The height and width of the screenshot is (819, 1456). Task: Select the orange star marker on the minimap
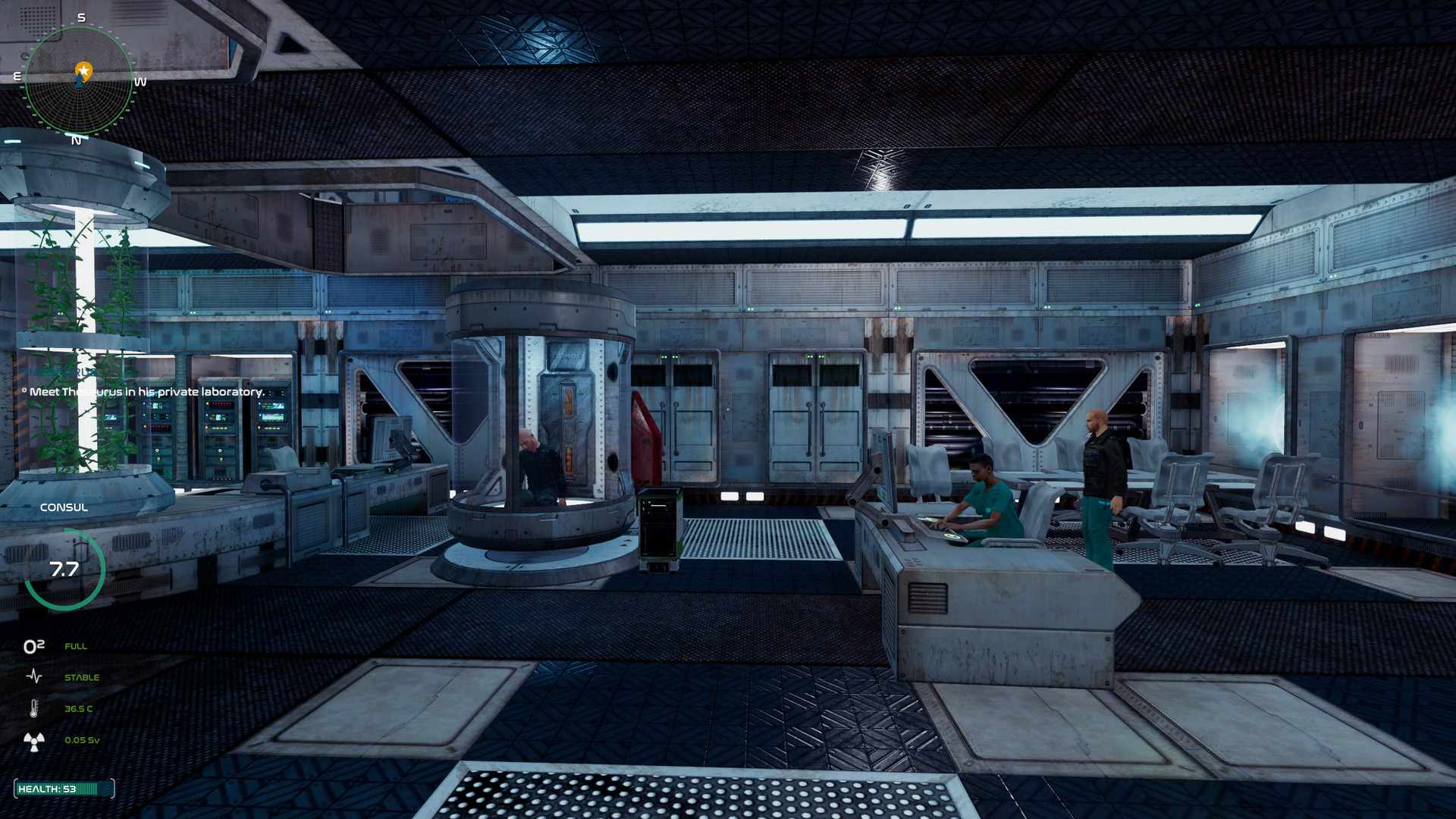[83, 71]
